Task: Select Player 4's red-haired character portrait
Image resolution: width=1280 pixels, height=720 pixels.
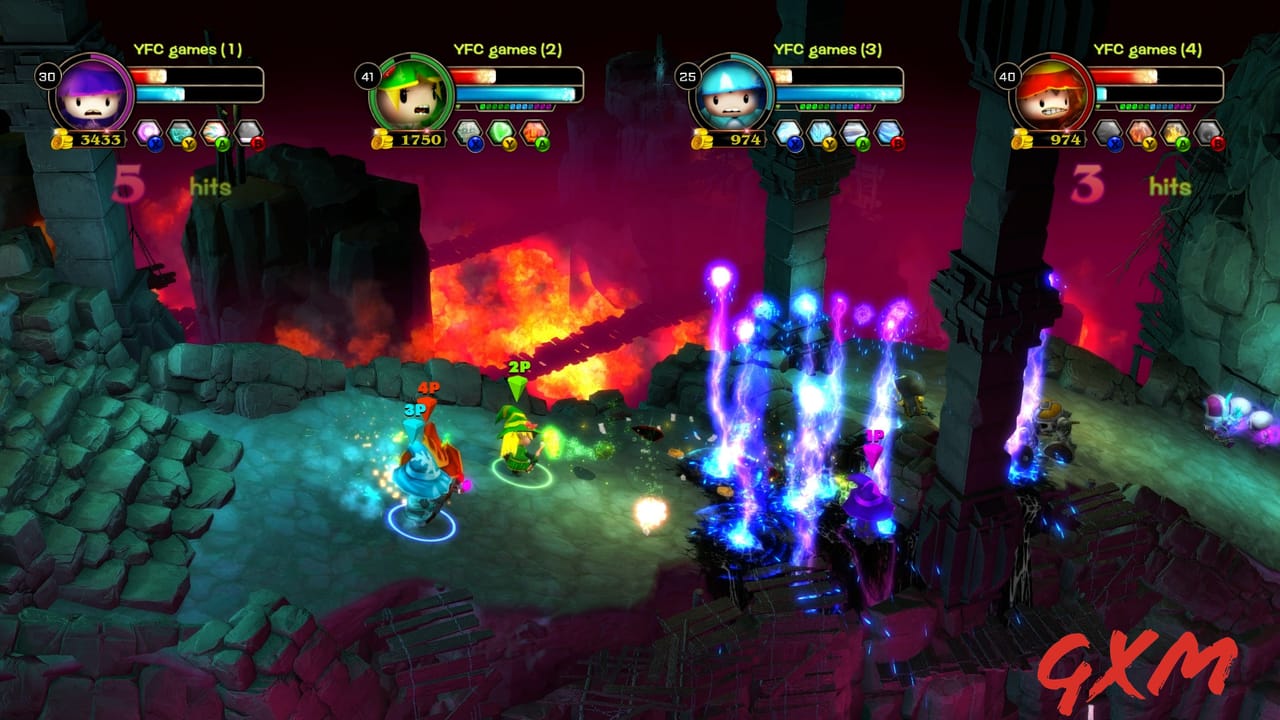Action: (x=1050, y=95)
